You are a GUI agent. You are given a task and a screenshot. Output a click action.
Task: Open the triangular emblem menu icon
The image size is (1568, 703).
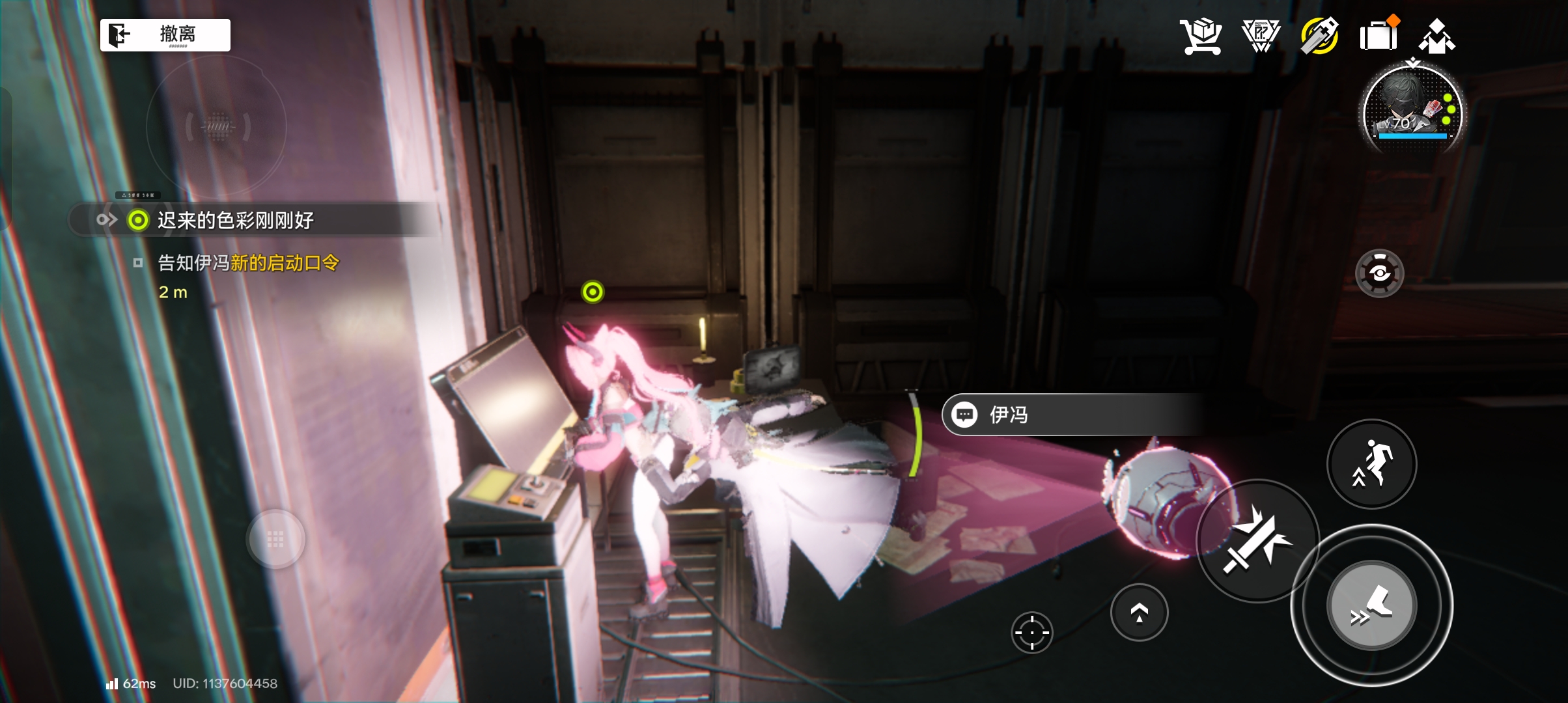pyautogui.click(x=1260, y=36)
